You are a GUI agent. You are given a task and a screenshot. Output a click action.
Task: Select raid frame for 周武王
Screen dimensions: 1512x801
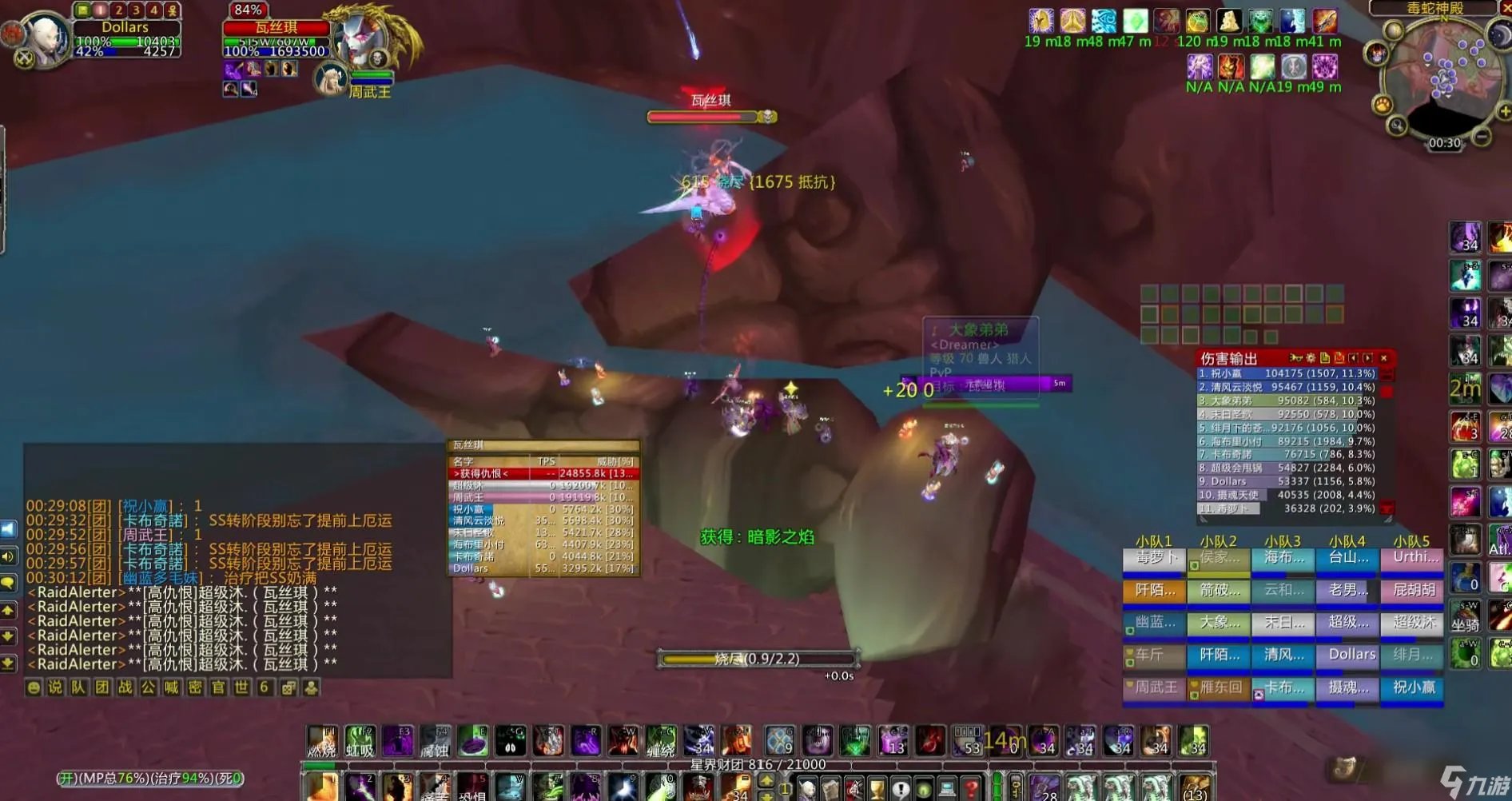click(x=1154, y=688)
